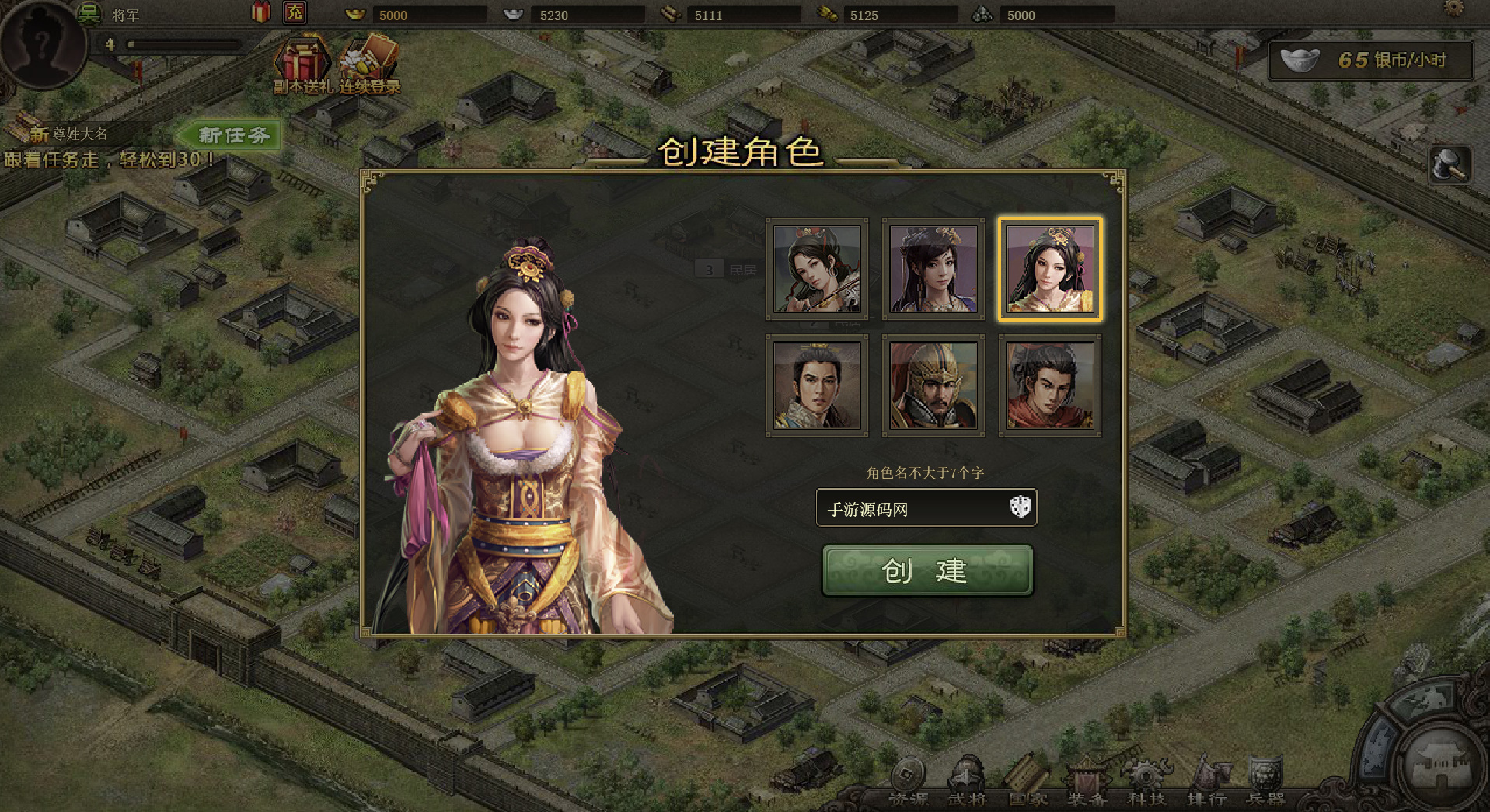This screenshot has height=812, width=1490.
Task: Select the woman with bow portrait
Action: pos(817,269)
